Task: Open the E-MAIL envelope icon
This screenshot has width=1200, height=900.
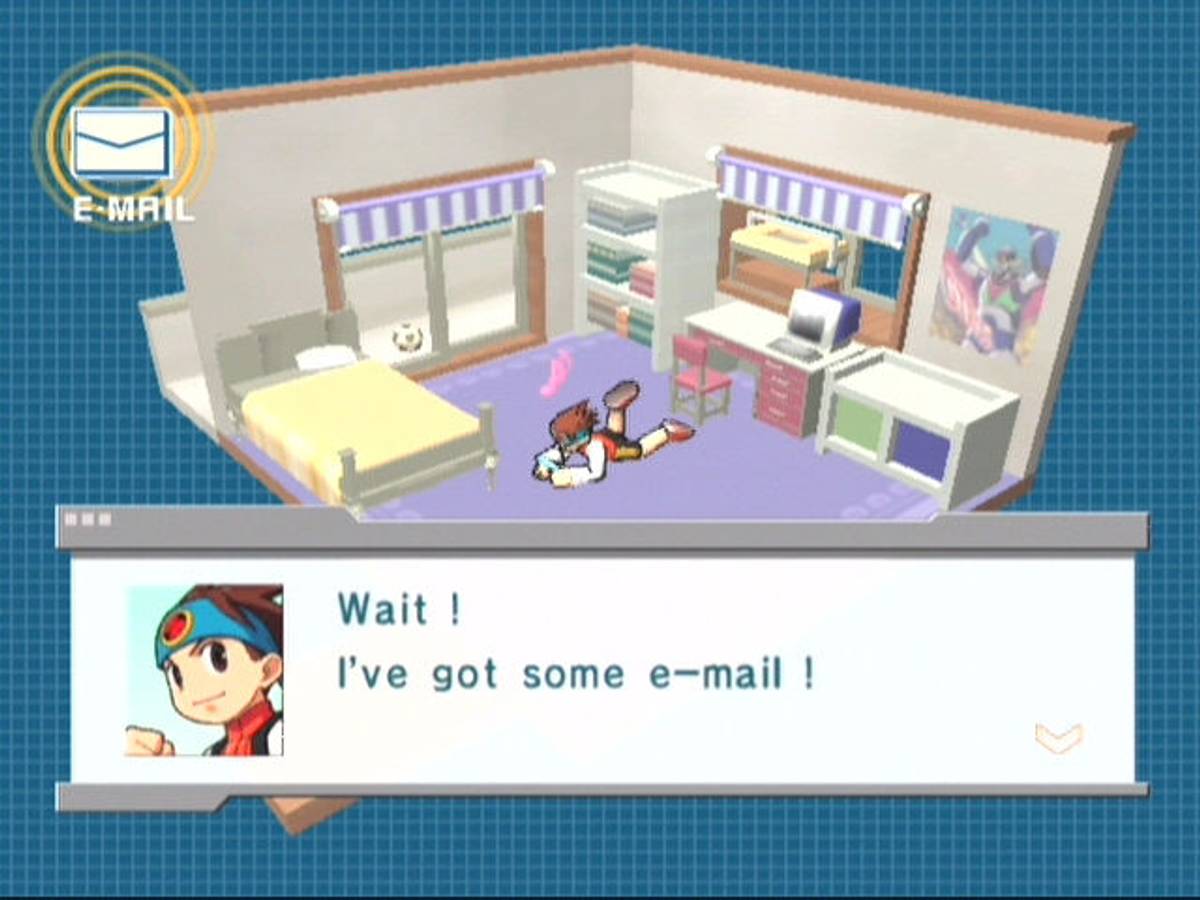Action: (122, 144)
